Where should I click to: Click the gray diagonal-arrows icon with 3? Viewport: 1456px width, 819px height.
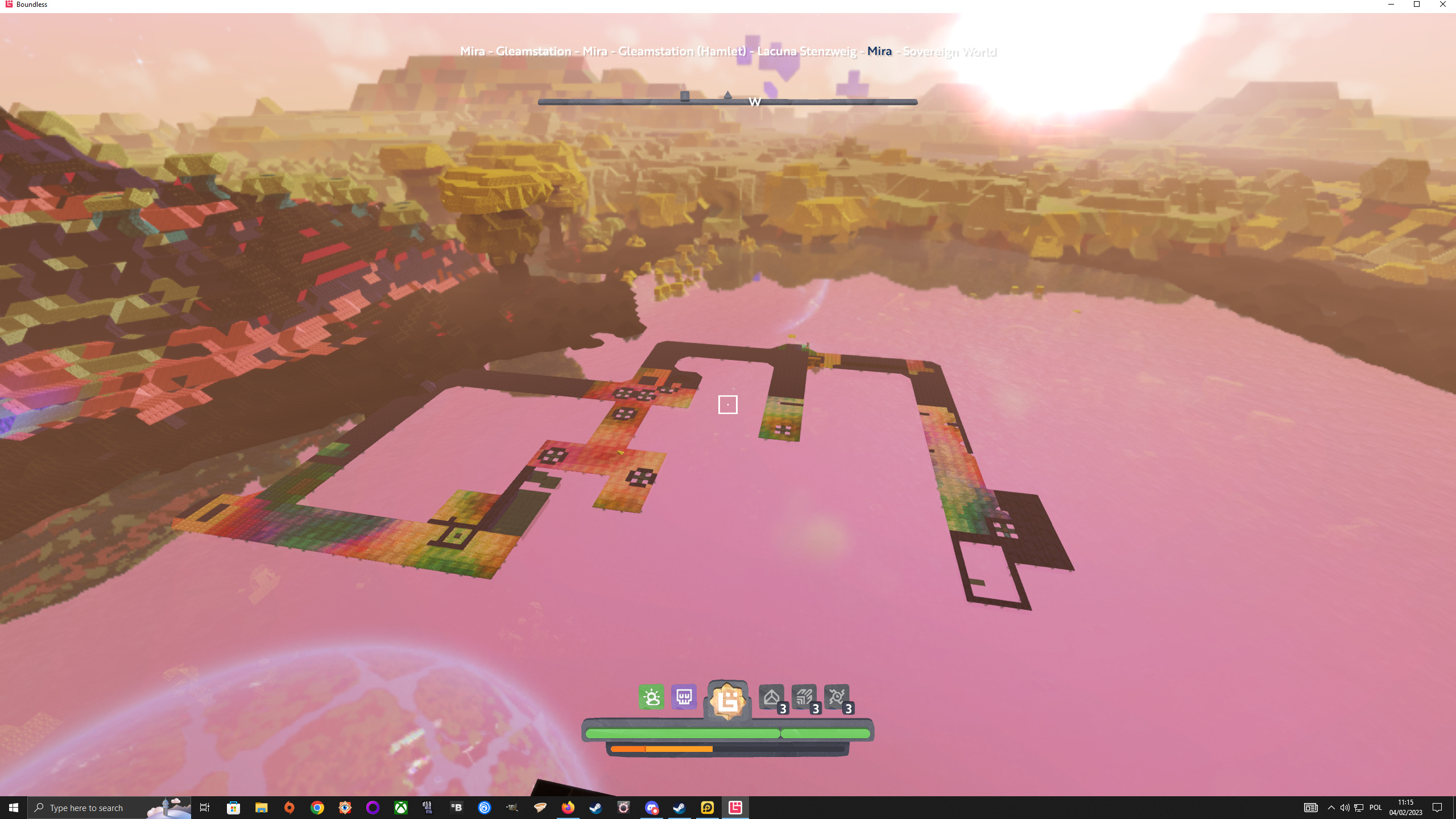point(804,697)
